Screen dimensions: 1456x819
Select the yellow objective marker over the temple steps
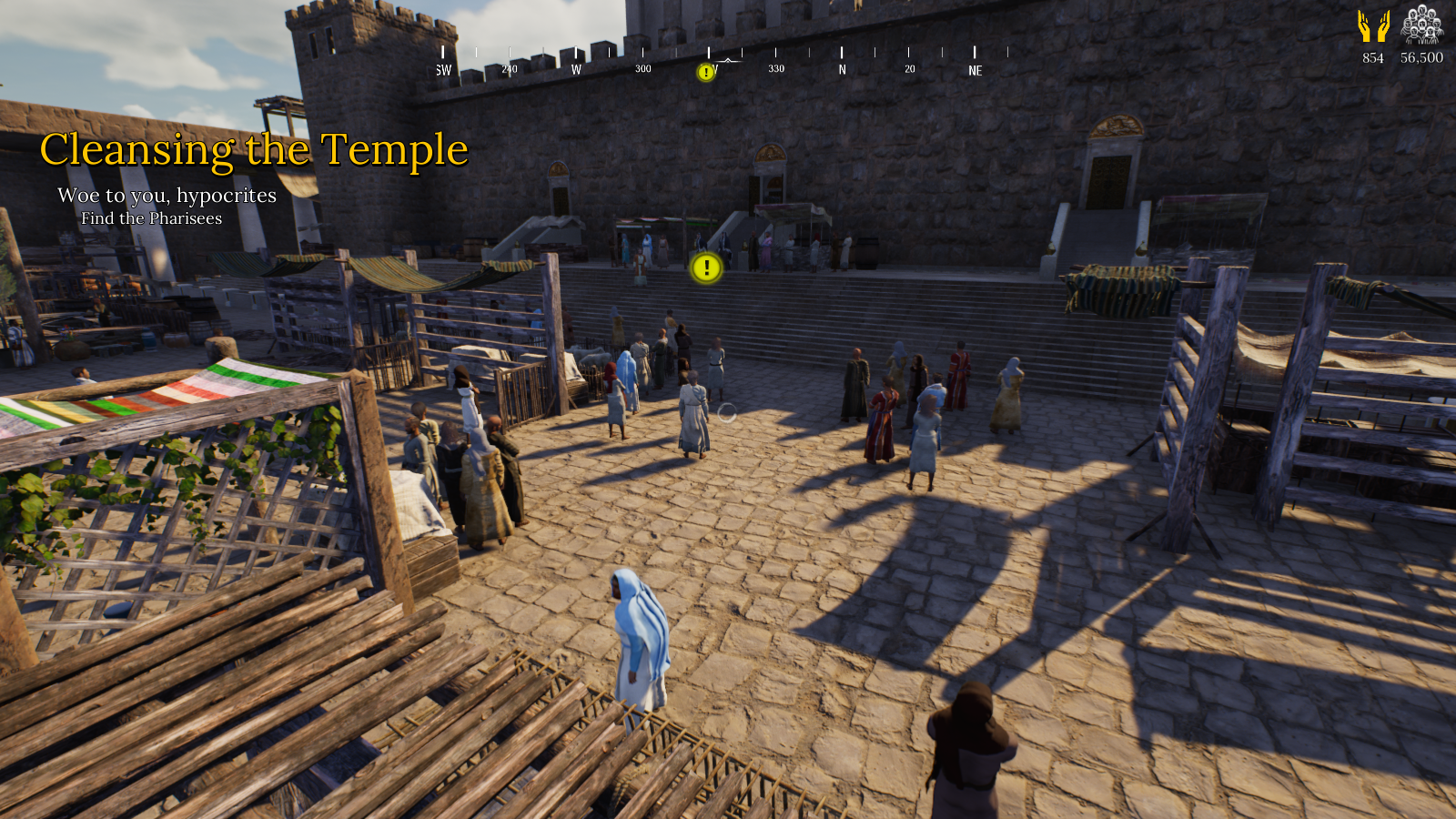tap(706, 268)
